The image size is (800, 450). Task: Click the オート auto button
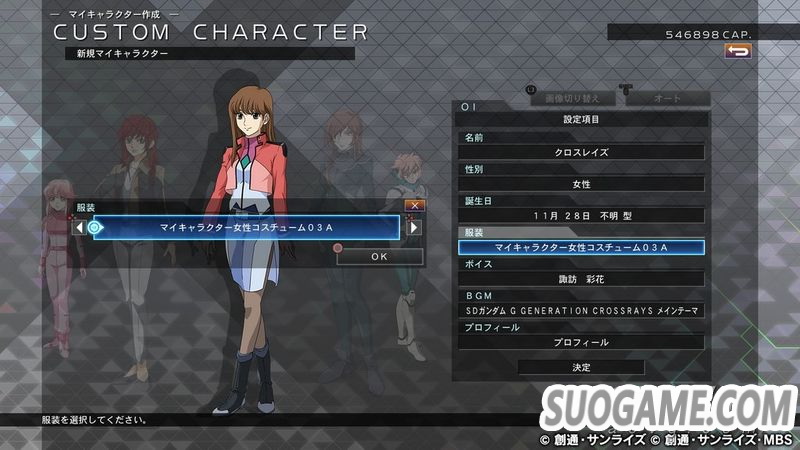coord(667,99)
